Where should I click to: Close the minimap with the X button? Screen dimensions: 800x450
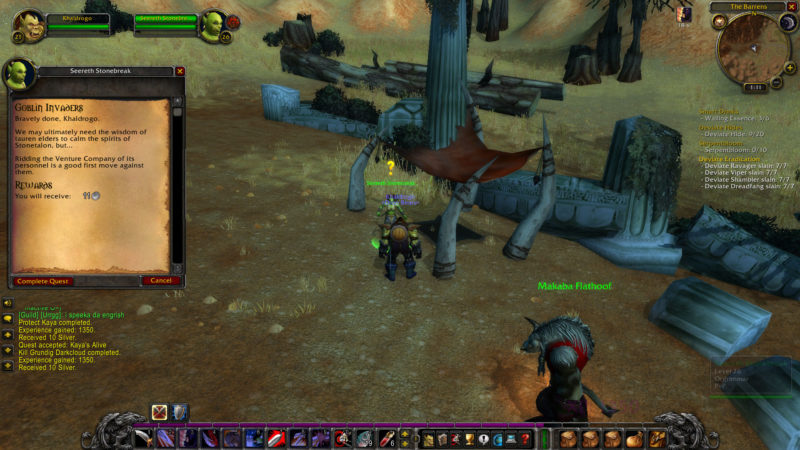point(792,7)
